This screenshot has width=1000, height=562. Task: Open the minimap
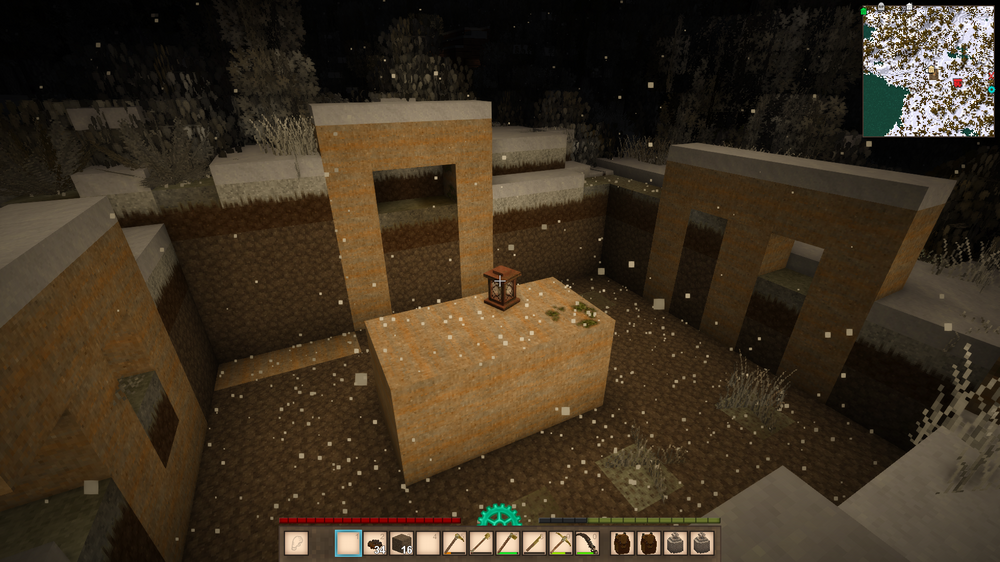[928, 70]
